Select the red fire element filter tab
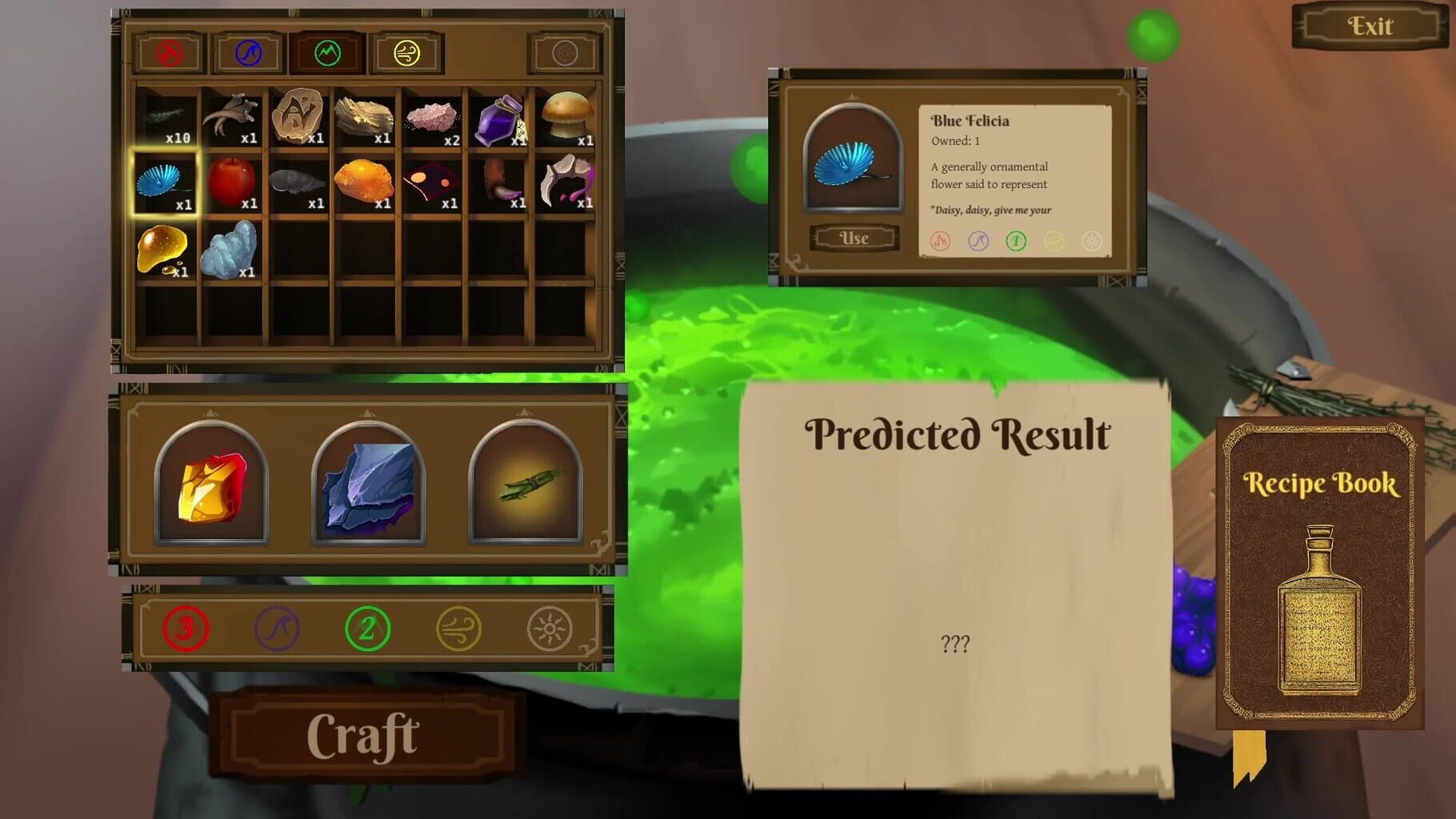Screen dimensions: 1456x819 click(166, 51)
